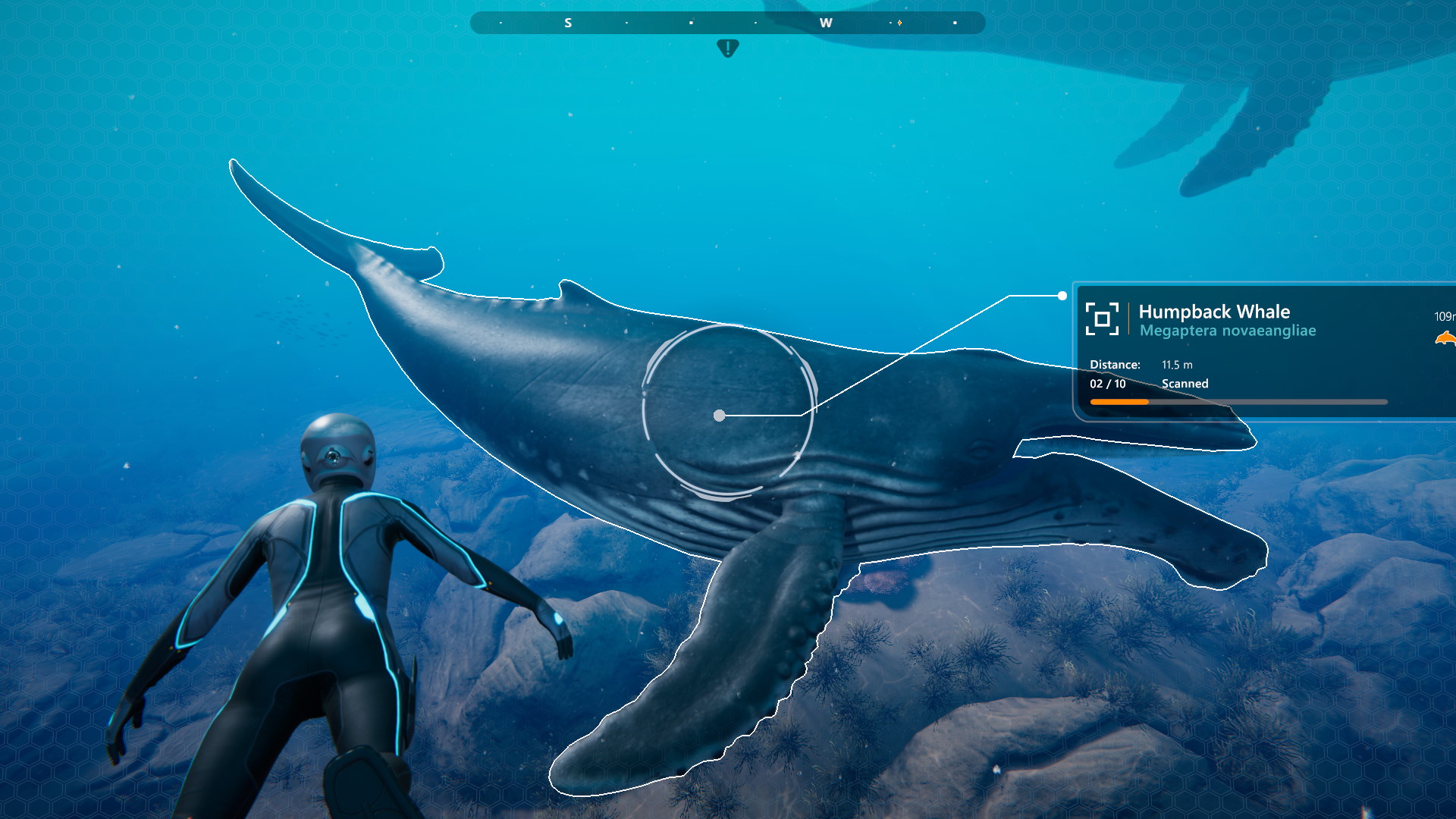Select the compass heading bar
Viewport: 1456px width, 819px height.
click(727, 23)
